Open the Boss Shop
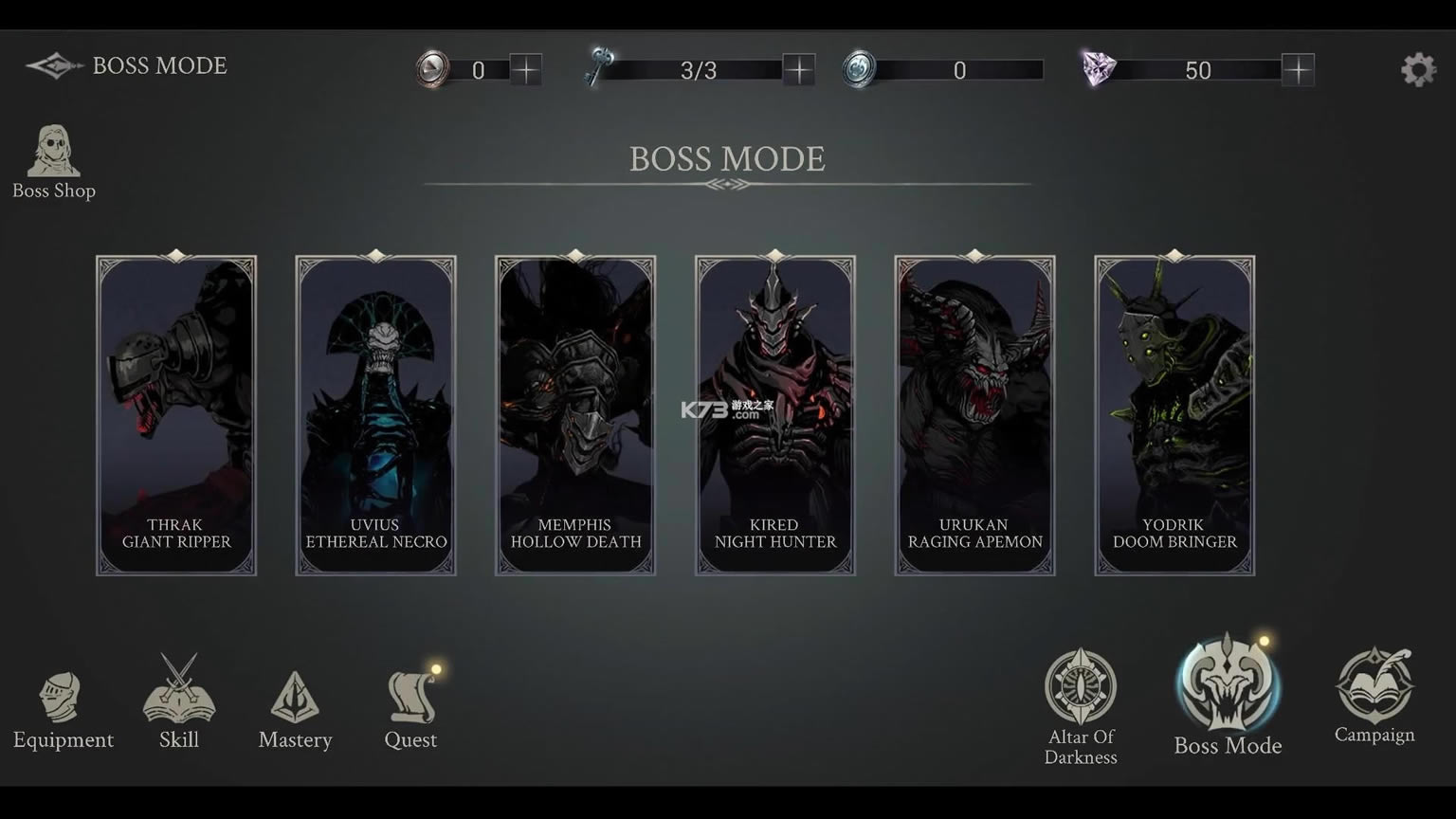Viewport: 1456px width, 819px height. [x=54, y=161]
